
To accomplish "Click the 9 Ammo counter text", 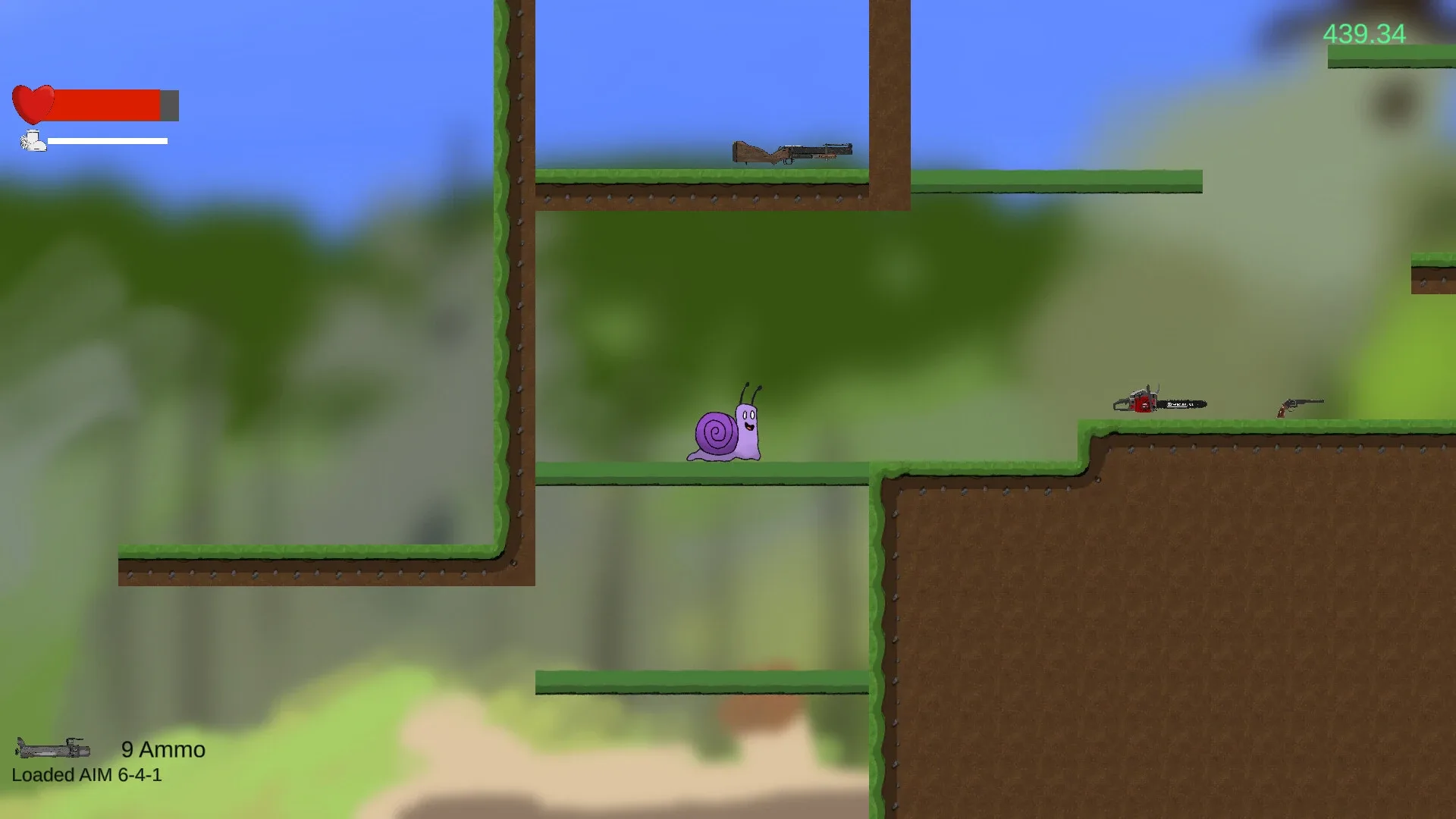I will pos(162,749).
